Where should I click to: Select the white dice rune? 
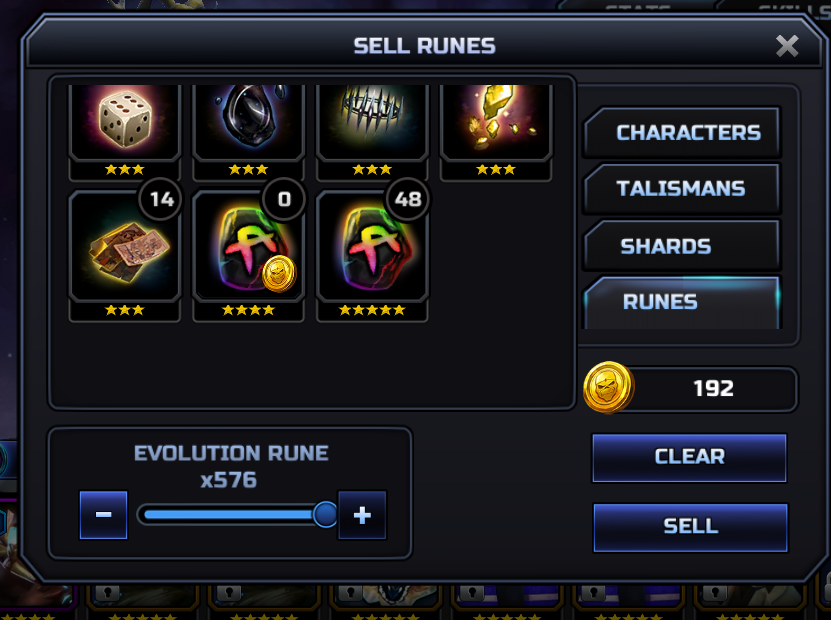pyautogui.click(x=124, y=120)
